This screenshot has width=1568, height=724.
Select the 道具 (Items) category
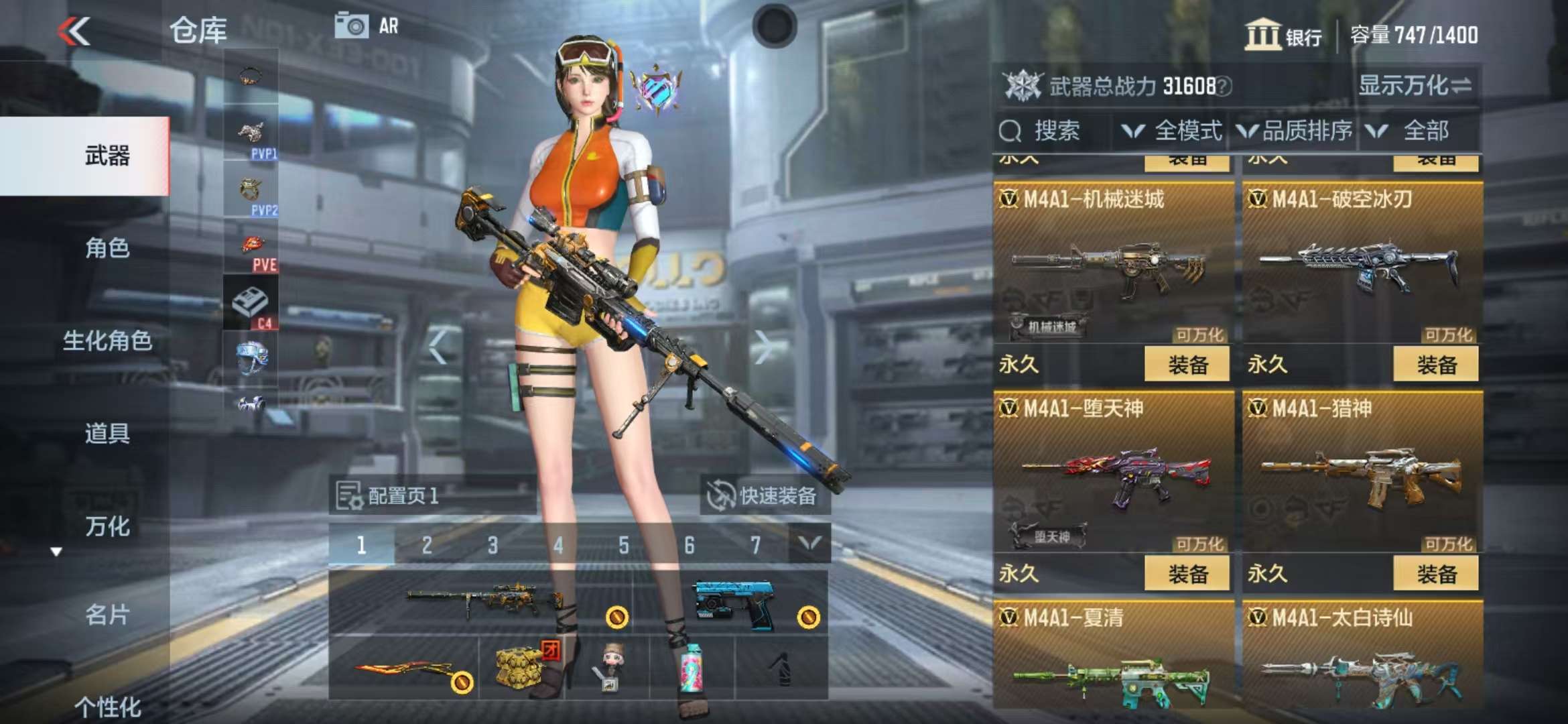[107, 433]
